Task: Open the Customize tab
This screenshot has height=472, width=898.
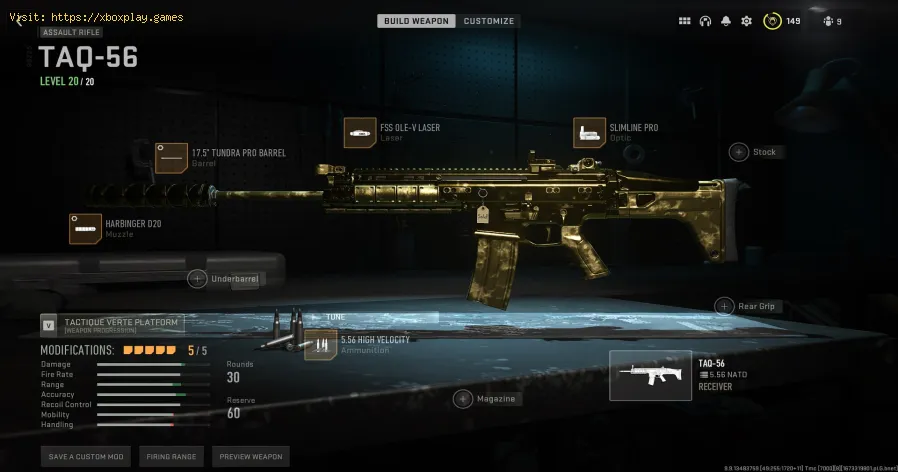Action: tap(488, 21)
